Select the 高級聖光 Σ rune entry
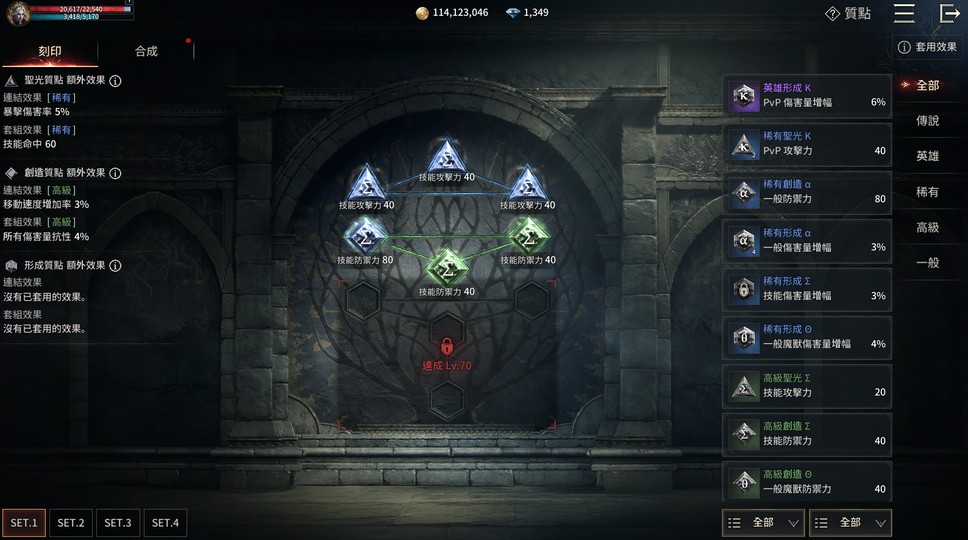968x540 pixels. click(x=807, y=385)
